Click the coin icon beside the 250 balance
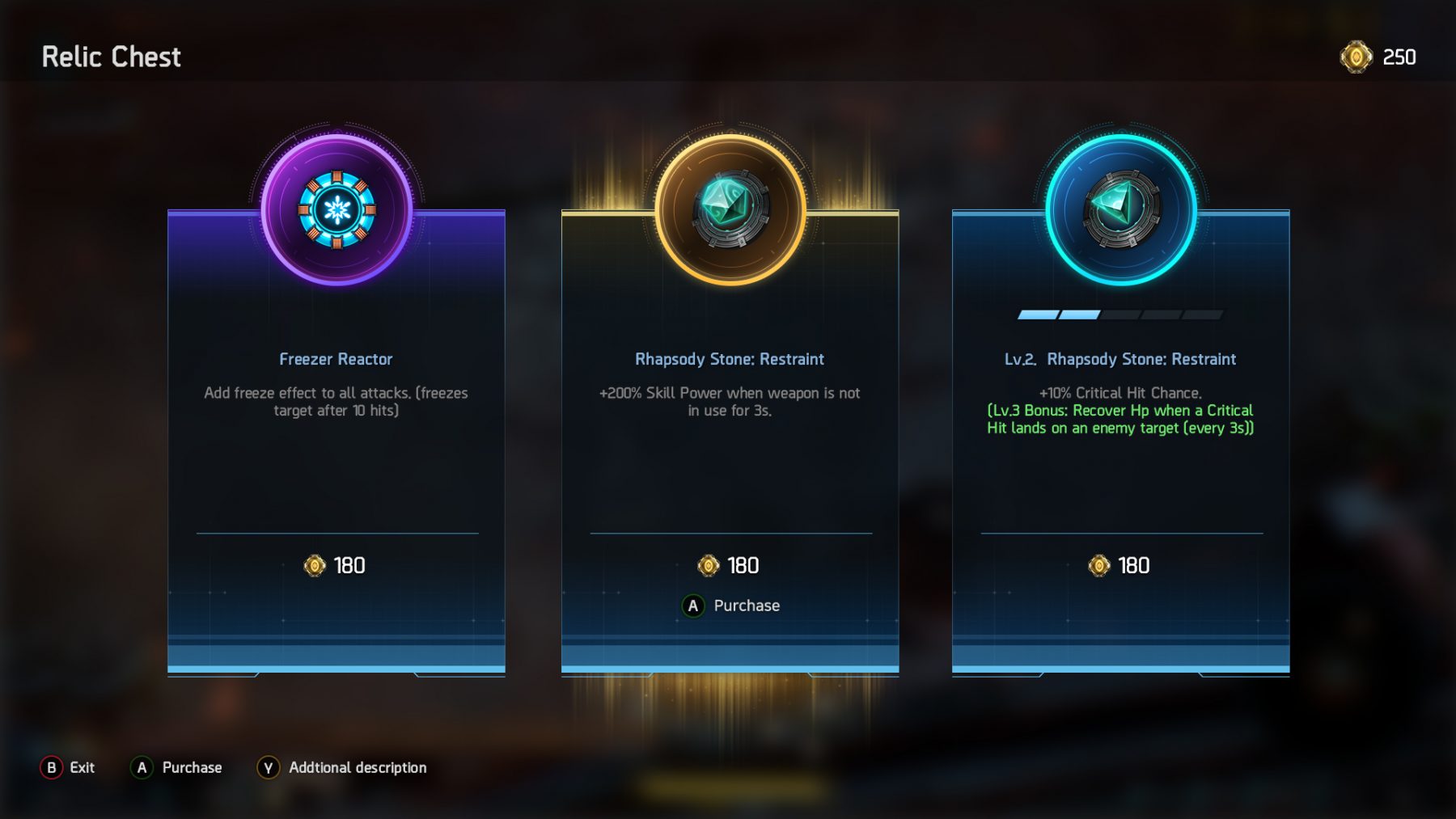 (x=1355, y=58)
